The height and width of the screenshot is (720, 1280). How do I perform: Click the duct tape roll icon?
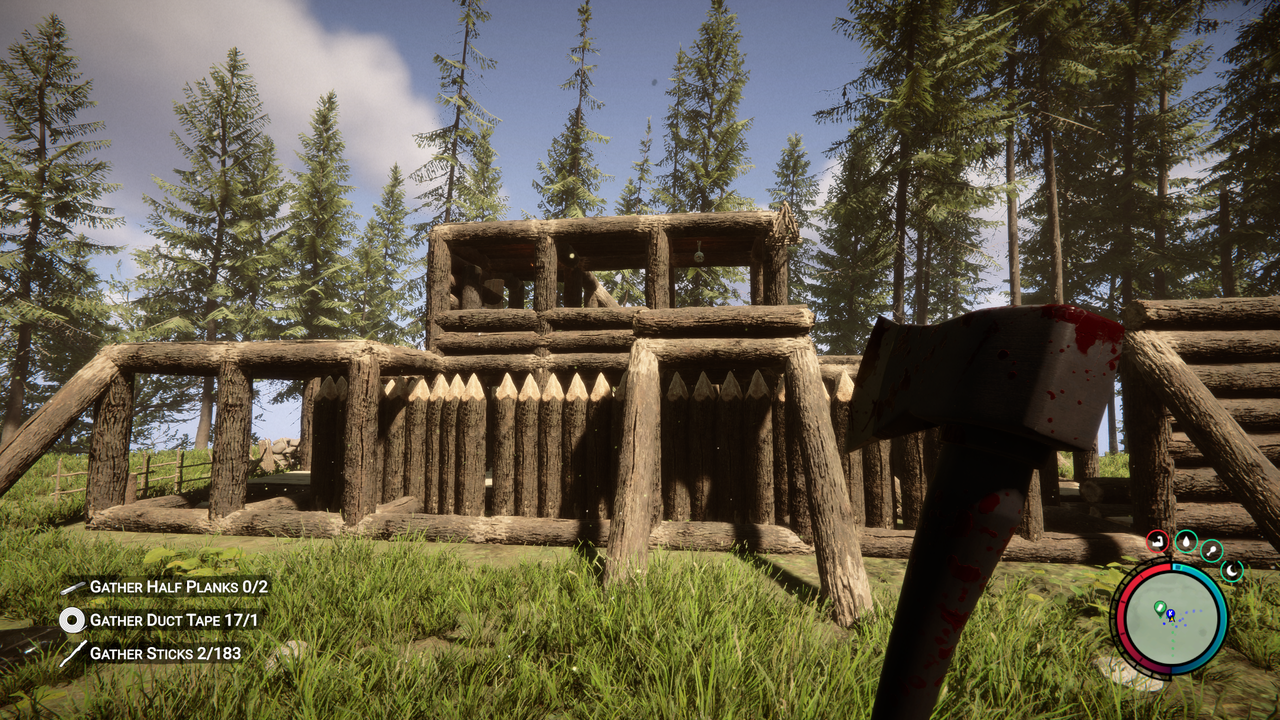pos(73,620)
